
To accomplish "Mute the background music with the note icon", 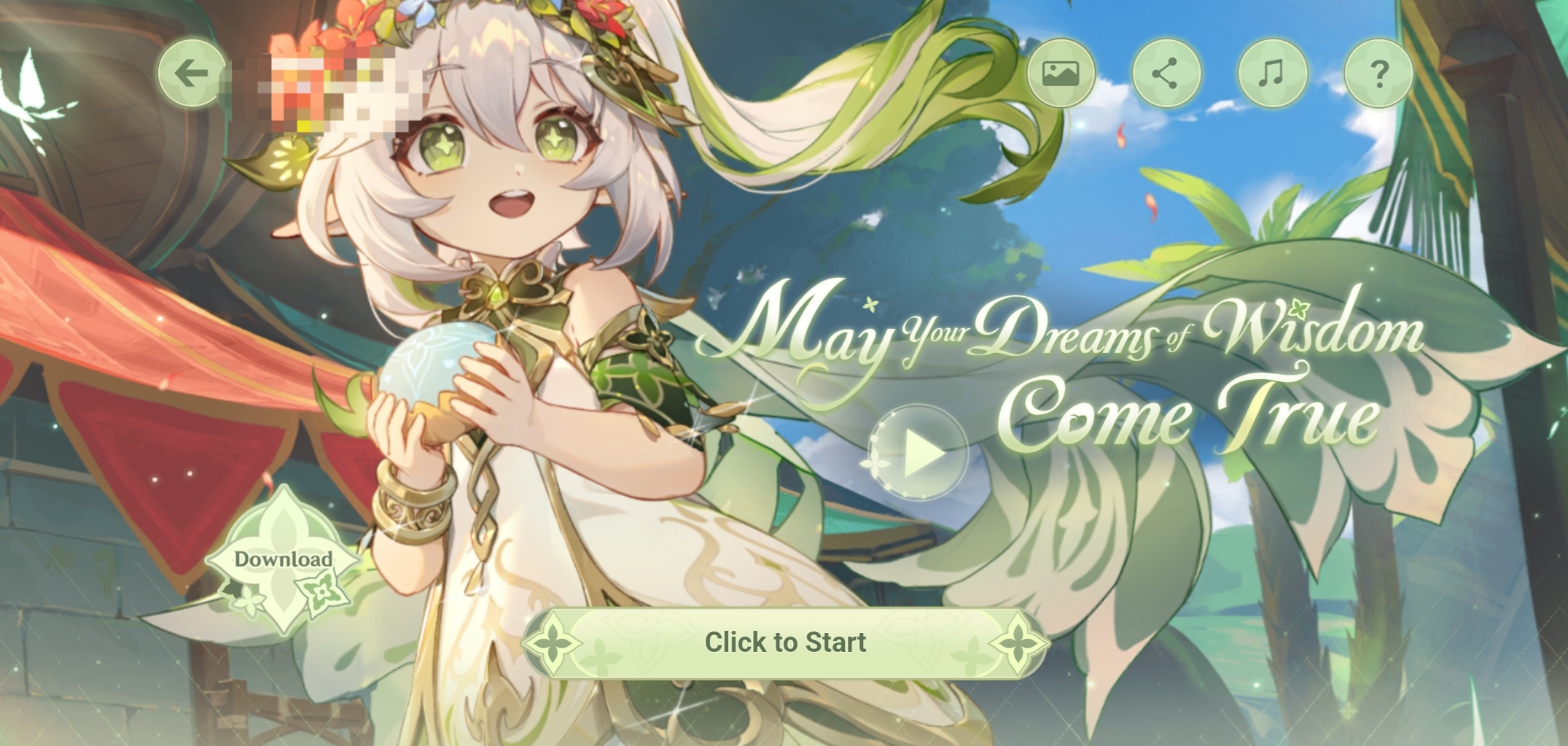I will pos(1272,73).
